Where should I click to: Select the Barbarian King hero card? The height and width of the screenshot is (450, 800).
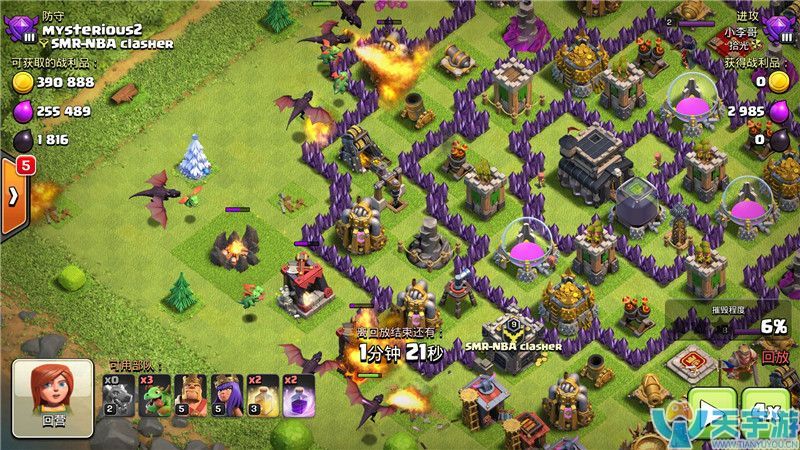[x=191, y=394]
